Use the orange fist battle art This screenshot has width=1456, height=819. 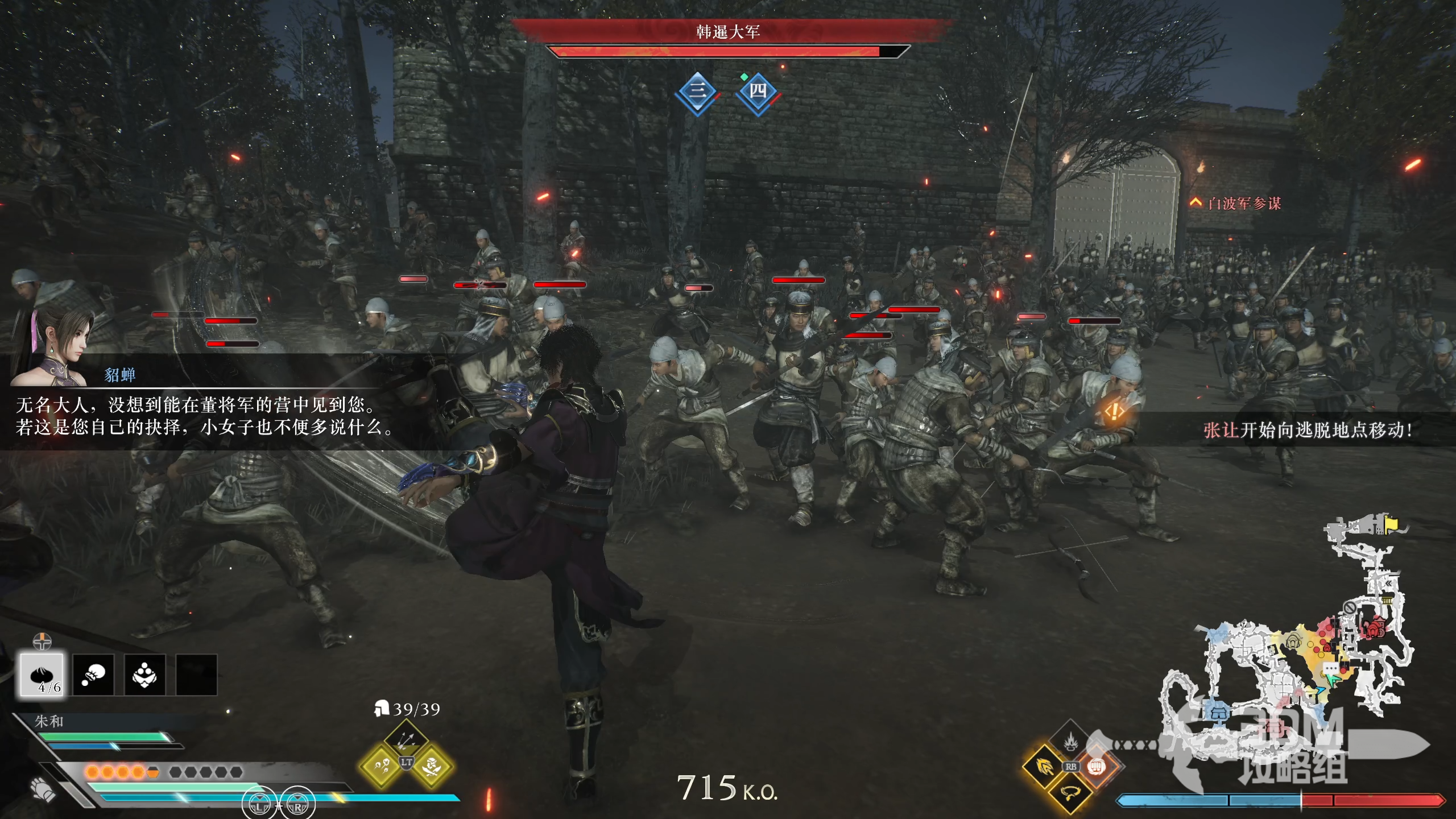coord(1097,767)
